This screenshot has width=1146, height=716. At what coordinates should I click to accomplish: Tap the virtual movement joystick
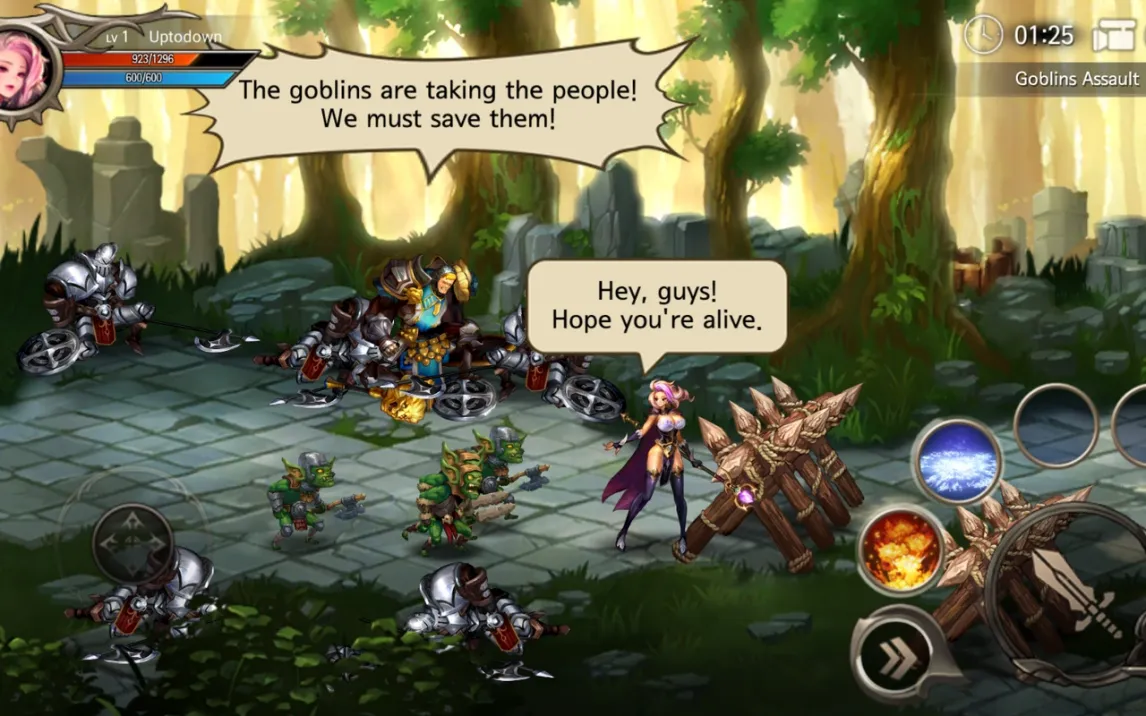coord(132,543)
